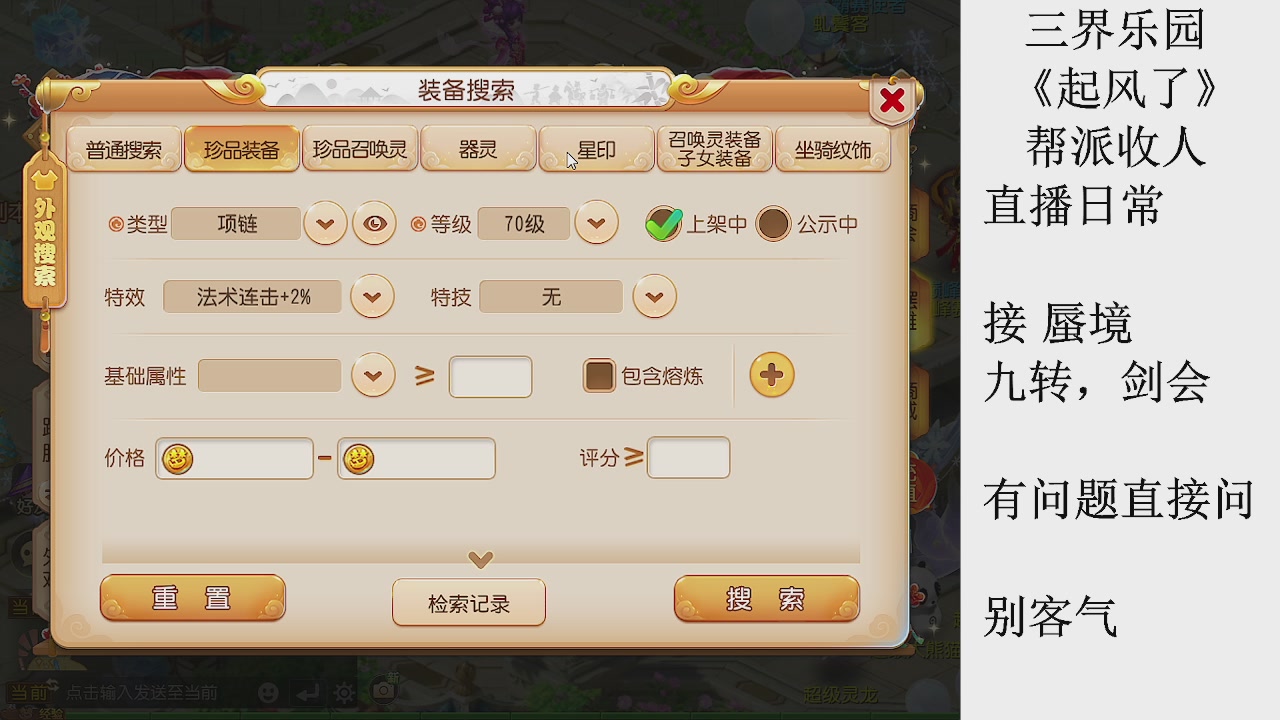1280x720 pixels.
Task: Check the 包含熔炼 option
Action: pos(598,376)
